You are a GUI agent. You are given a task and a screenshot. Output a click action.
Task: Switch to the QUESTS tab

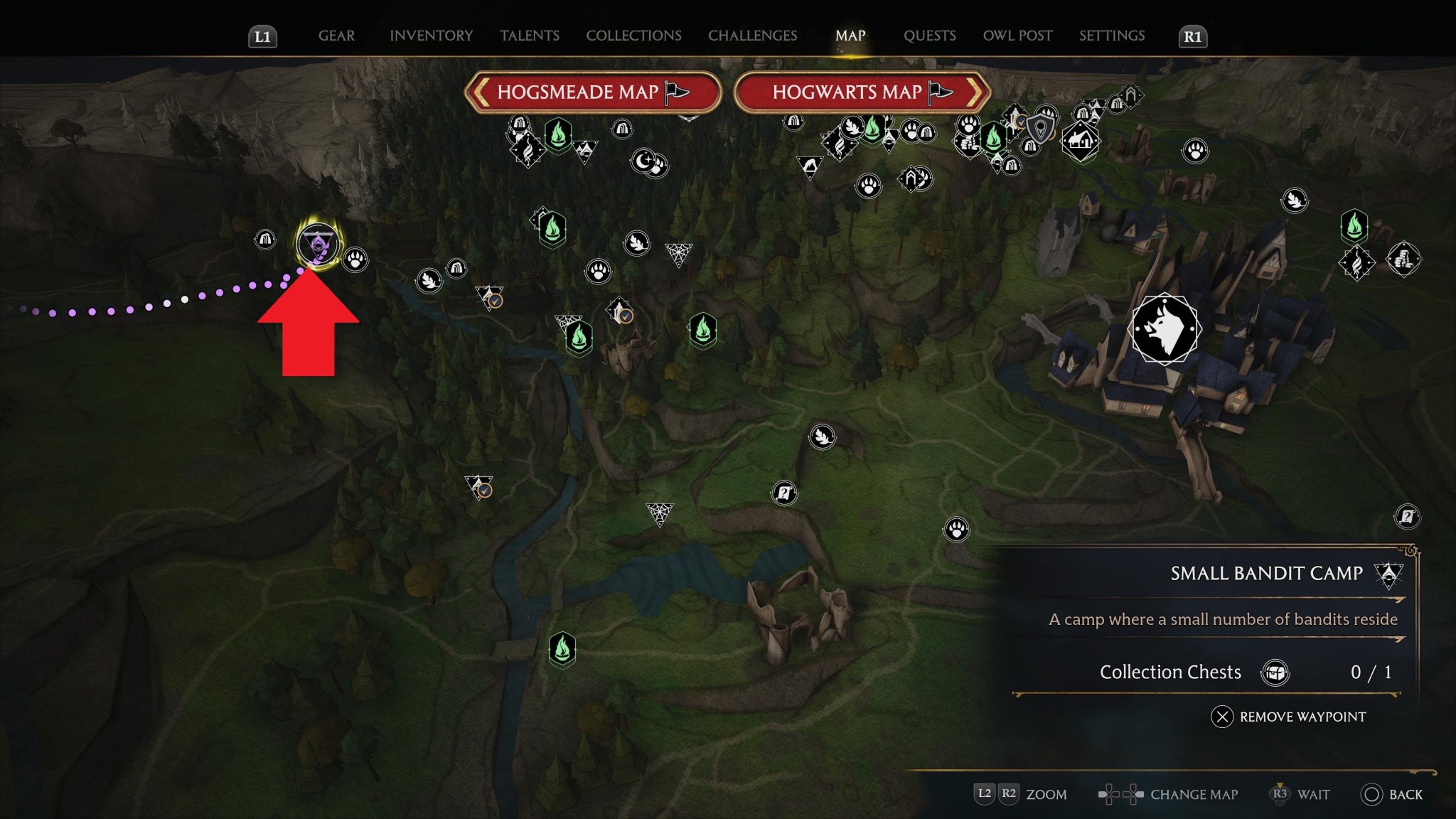[929, 36]
